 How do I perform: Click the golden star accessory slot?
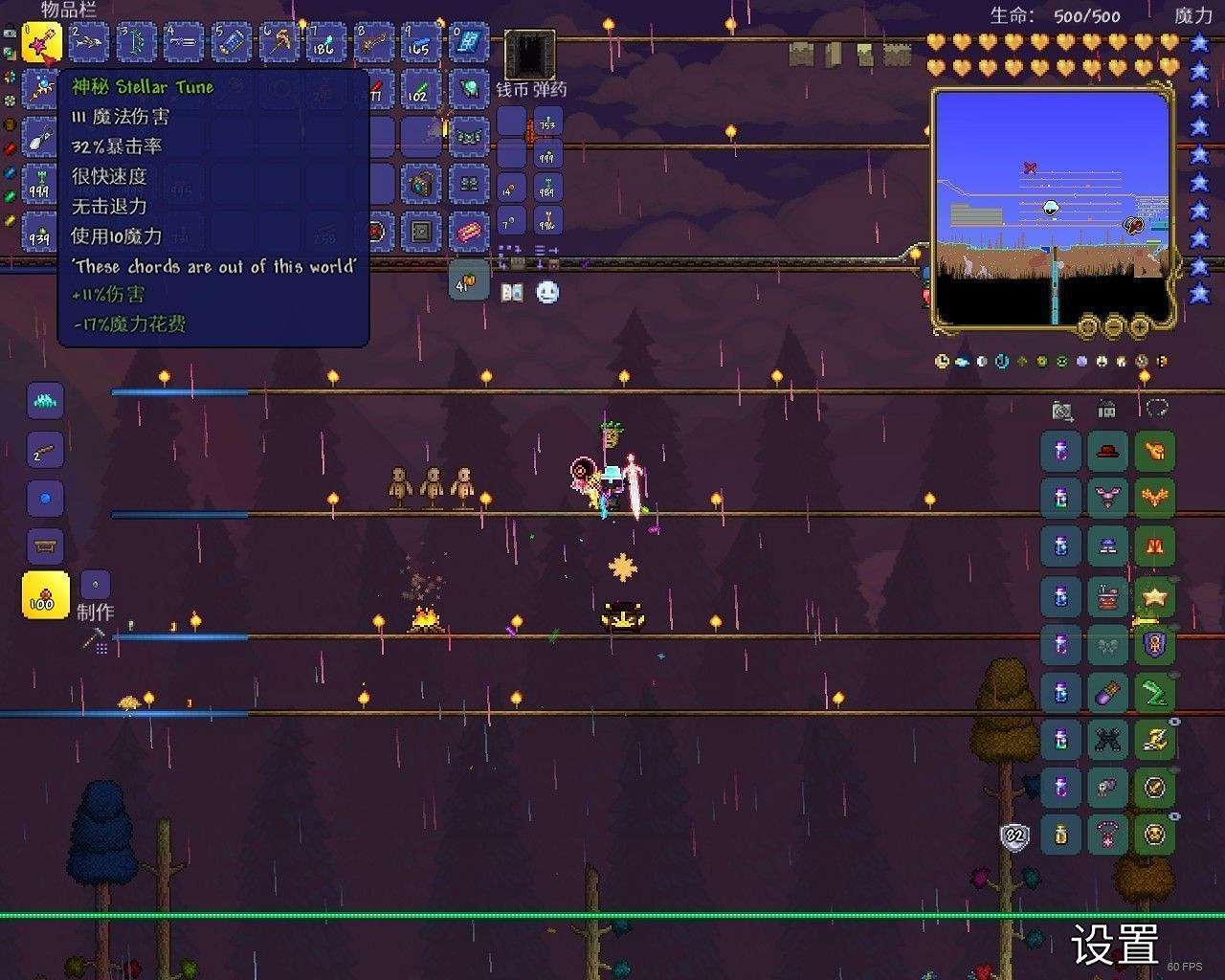coord(1156,595)
